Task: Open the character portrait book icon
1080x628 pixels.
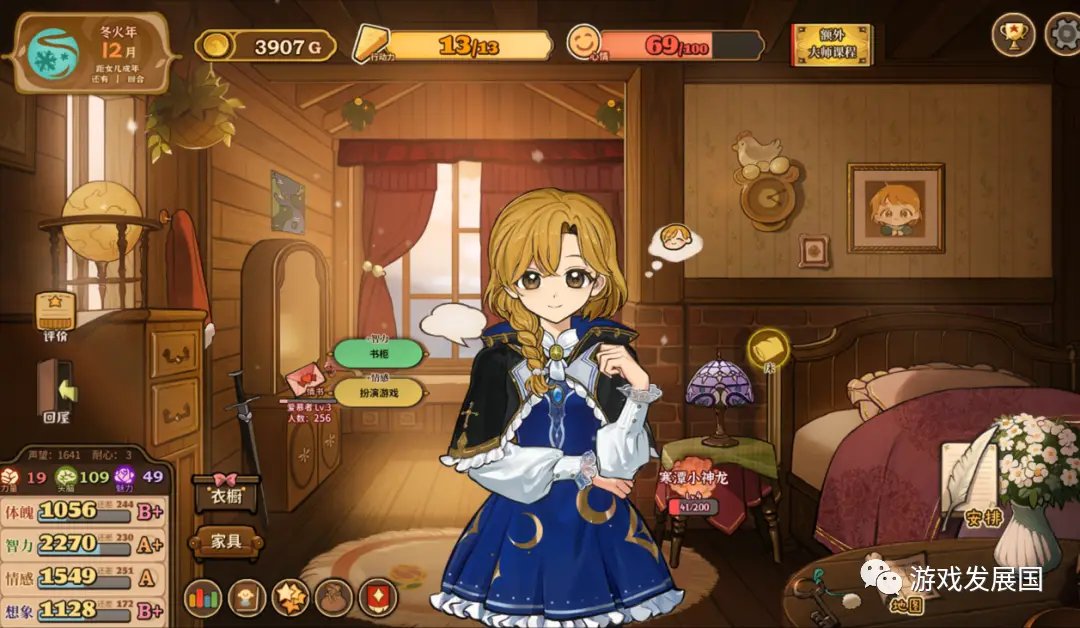Action: (x=247, y=598)
